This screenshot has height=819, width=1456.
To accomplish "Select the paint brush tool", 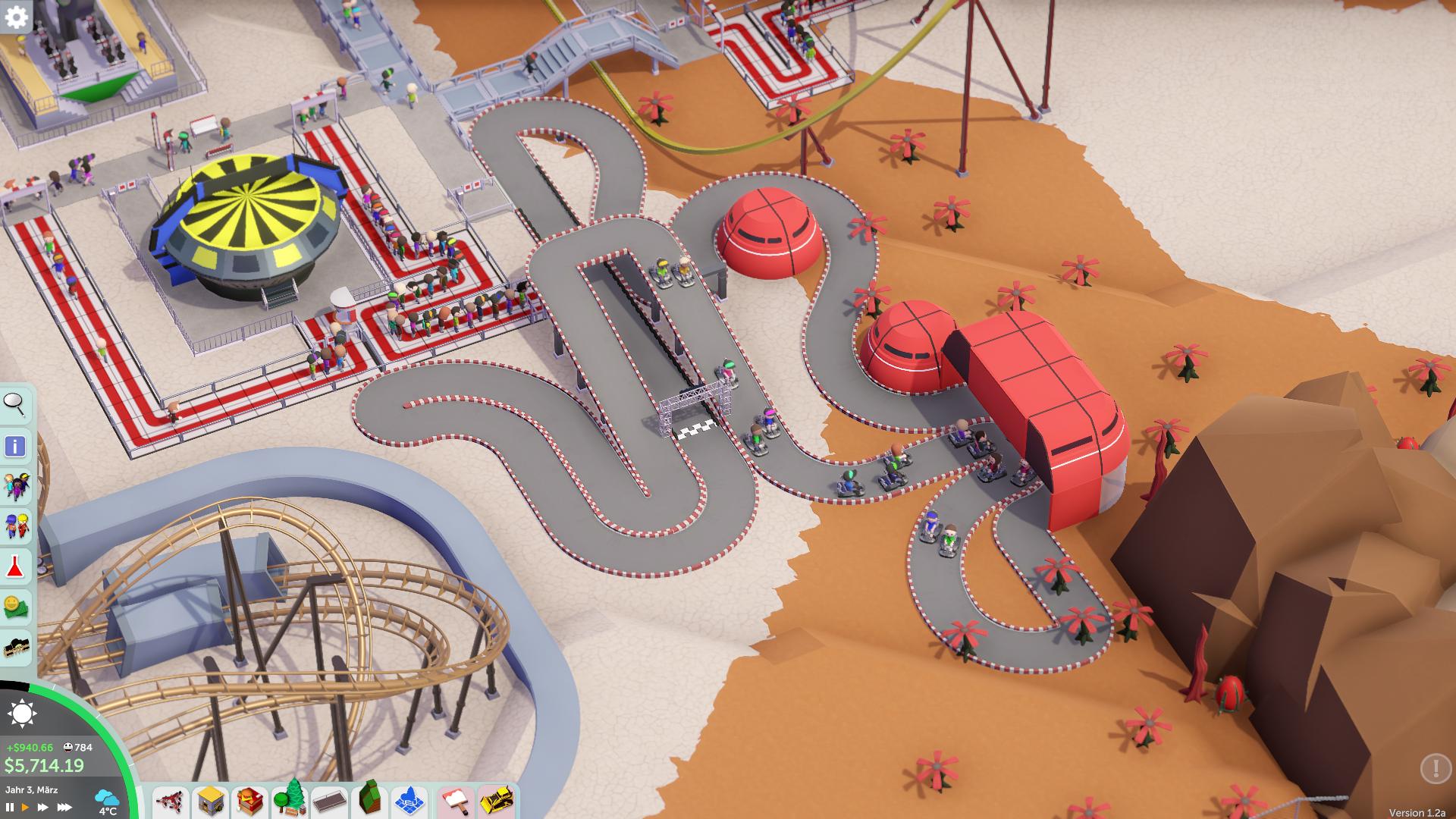I will 457,801.
